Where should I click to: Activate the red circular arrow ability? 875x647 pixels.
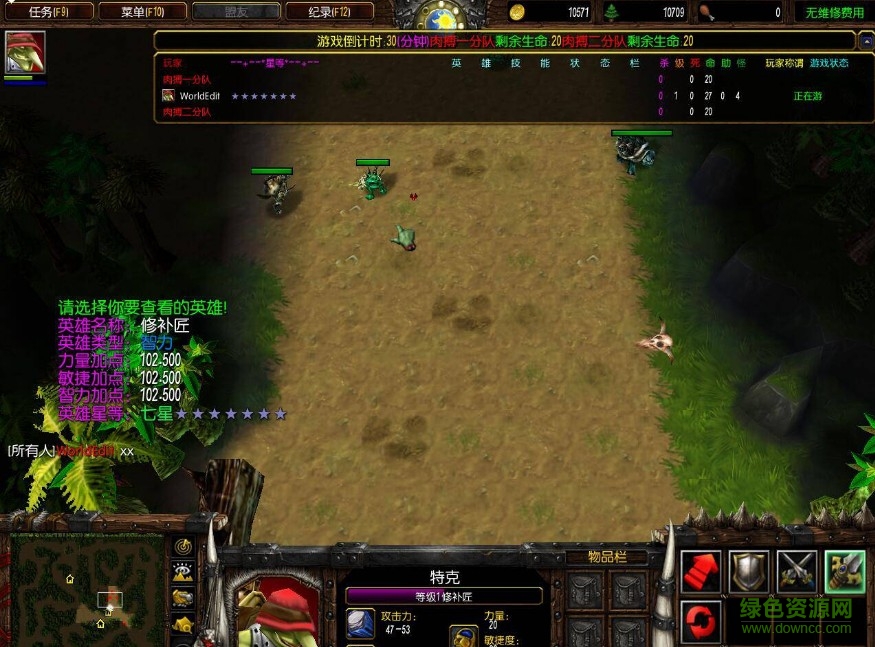[701, 621]
